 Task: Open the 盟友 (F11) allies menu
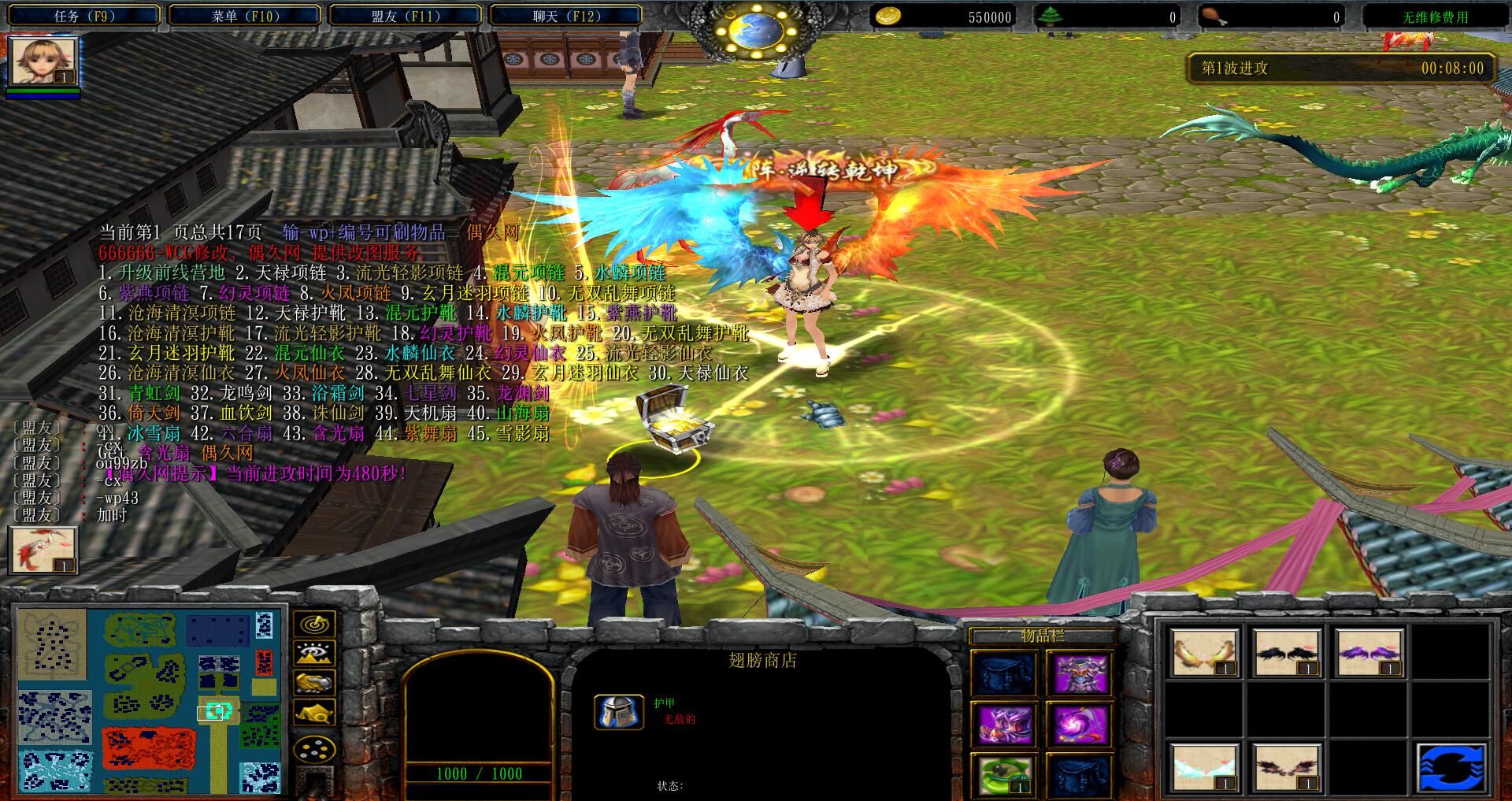(405, 16)
